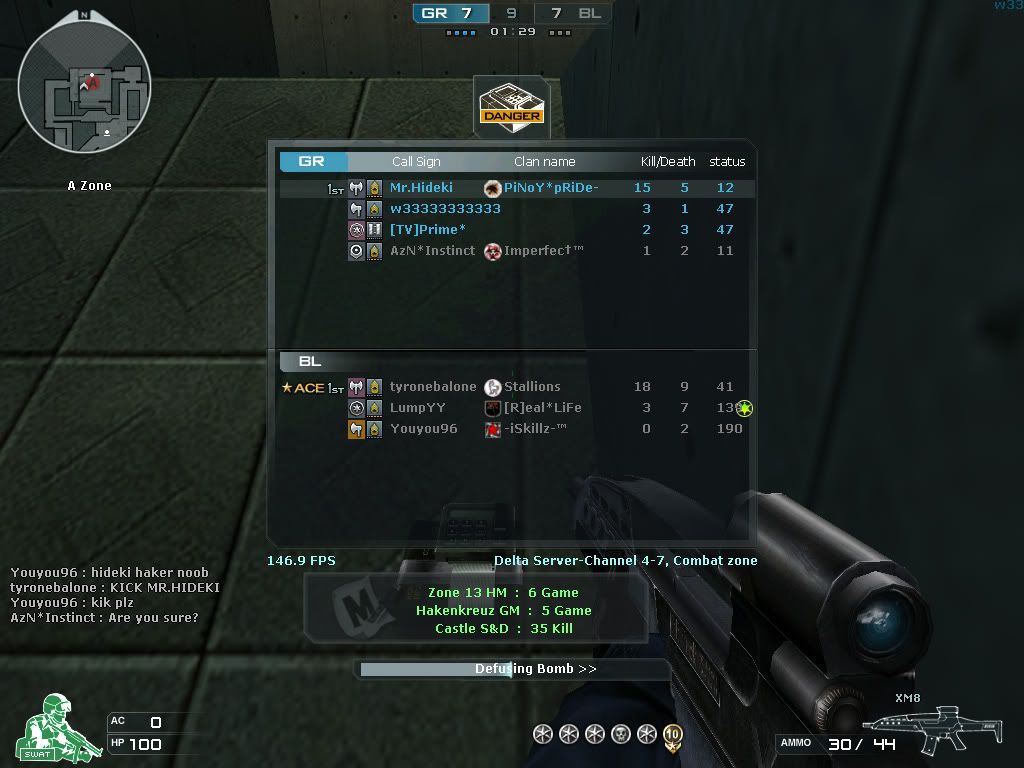
Task: Click the BL team header
Action: click(310, 362)
